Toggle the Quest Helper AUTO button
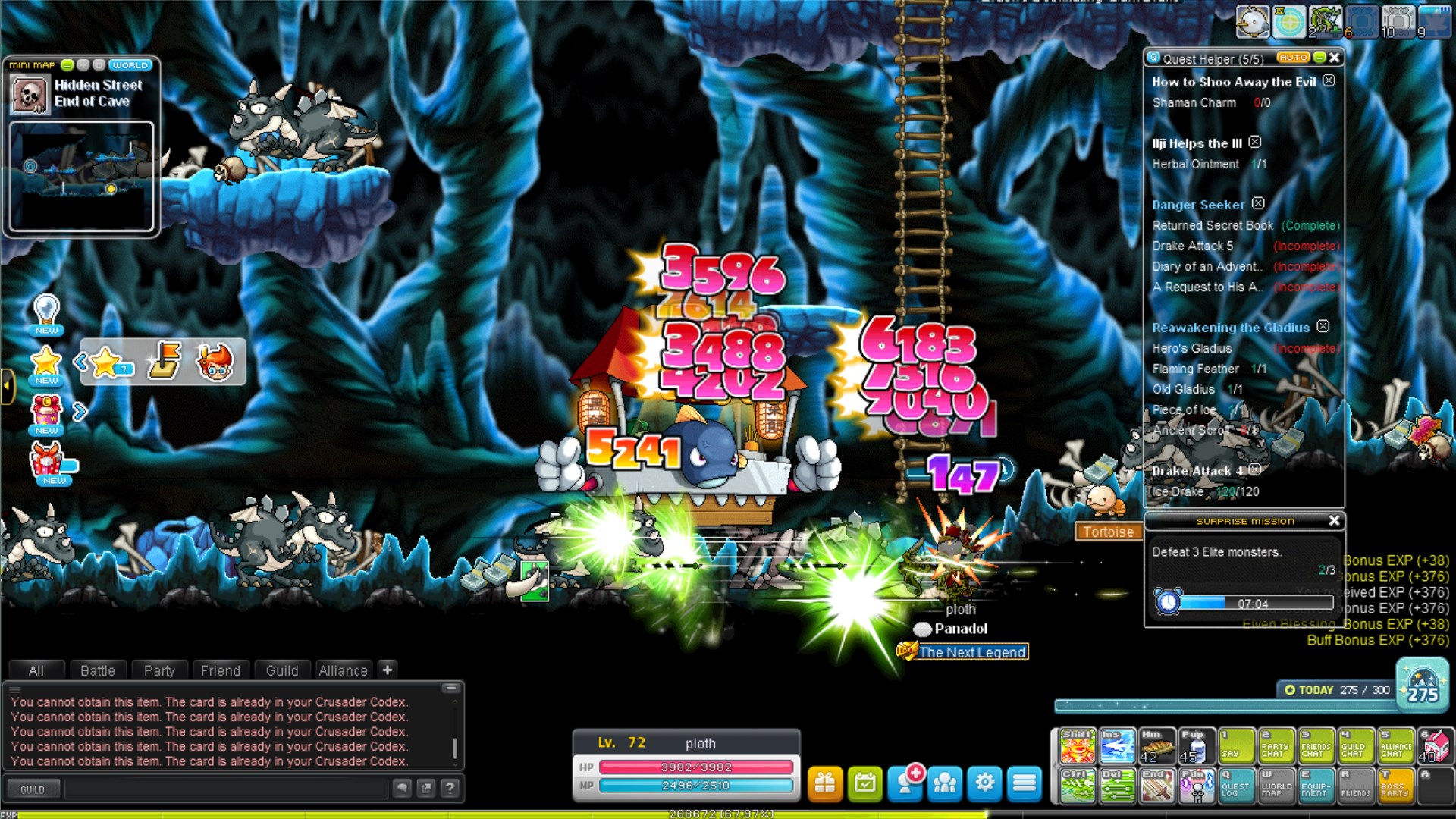The height and width of the screenshot is (819, 1456). [1292, 58]
